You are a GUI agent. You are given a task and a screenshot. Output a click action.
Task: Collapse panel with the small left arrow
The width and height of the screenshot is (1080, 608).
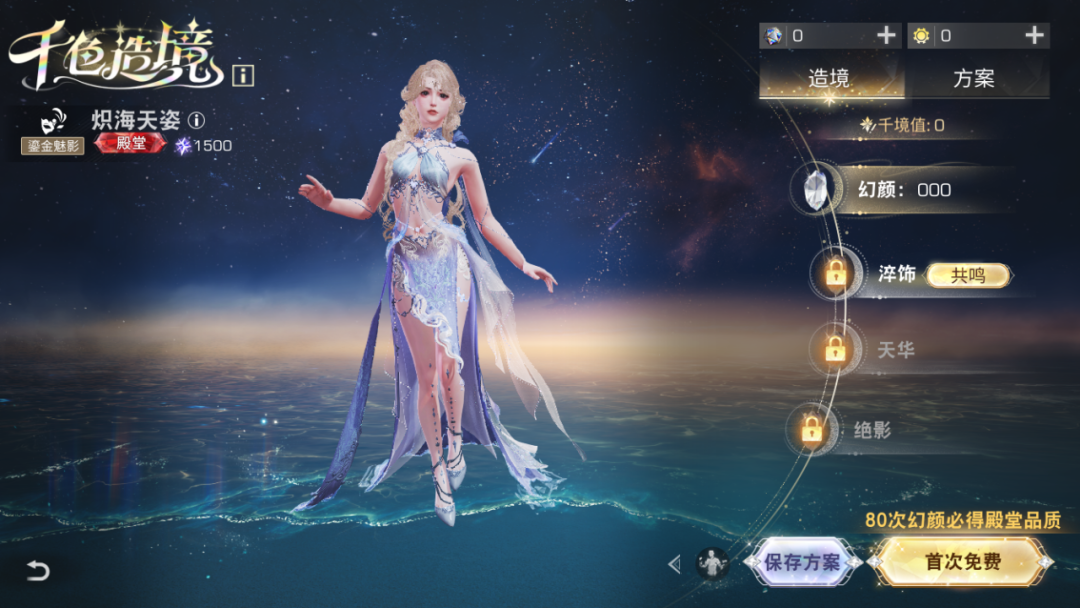click(x=674, y=564)
